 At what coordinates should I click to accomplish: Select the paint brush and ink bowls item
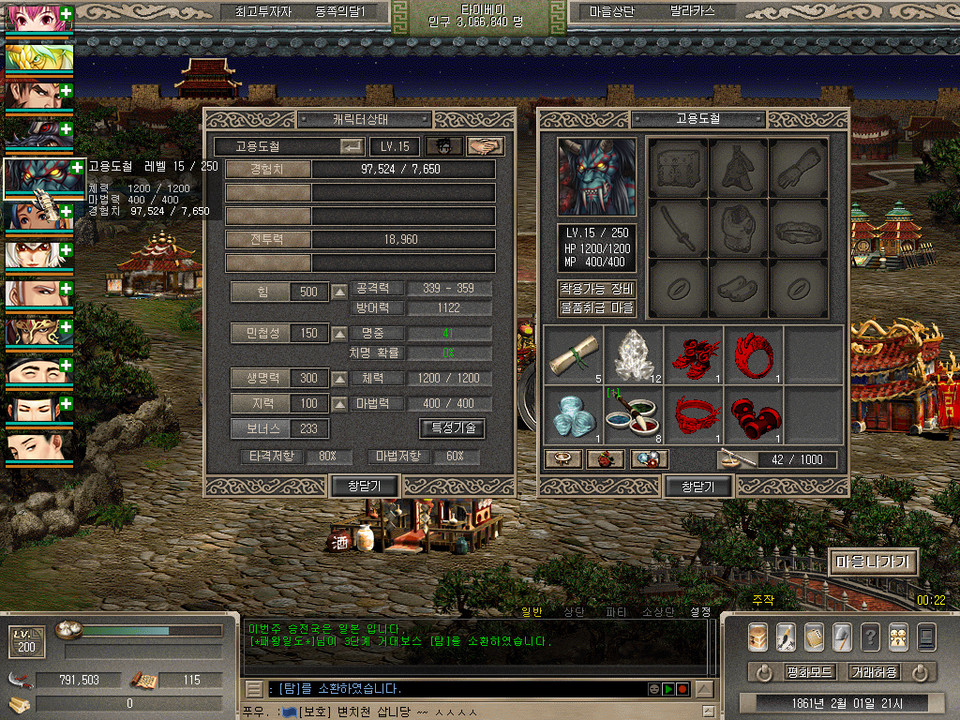tap(633, 414)
